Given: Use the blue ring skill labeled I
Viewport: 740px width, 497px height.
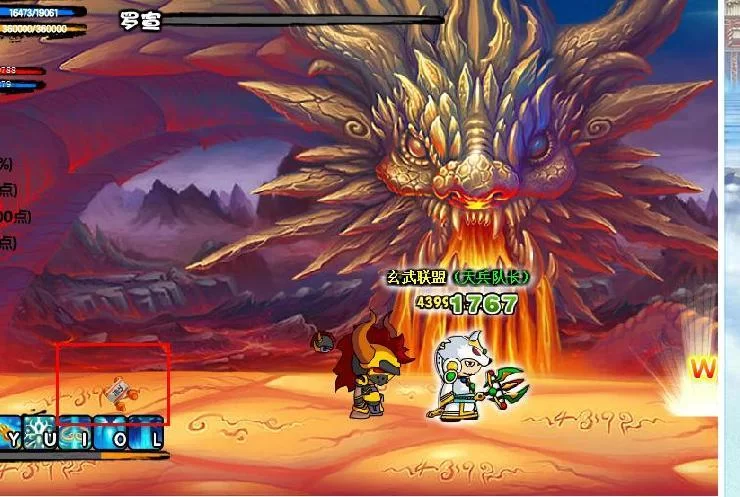Looking at the screenshot, I should click(76, 434).
